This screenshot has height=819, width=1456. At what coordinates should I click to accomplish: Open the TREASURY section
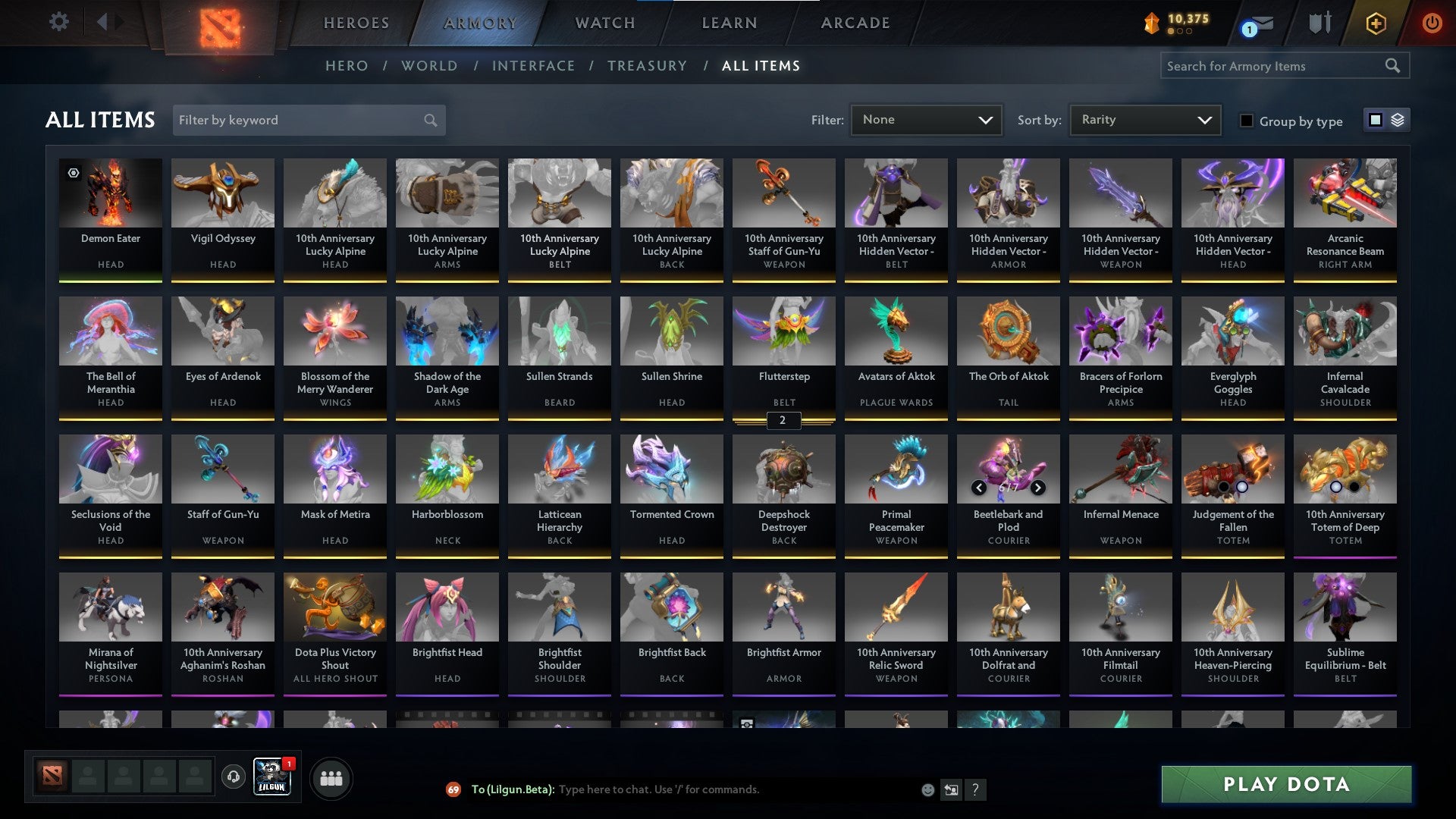tap(647, 66)
